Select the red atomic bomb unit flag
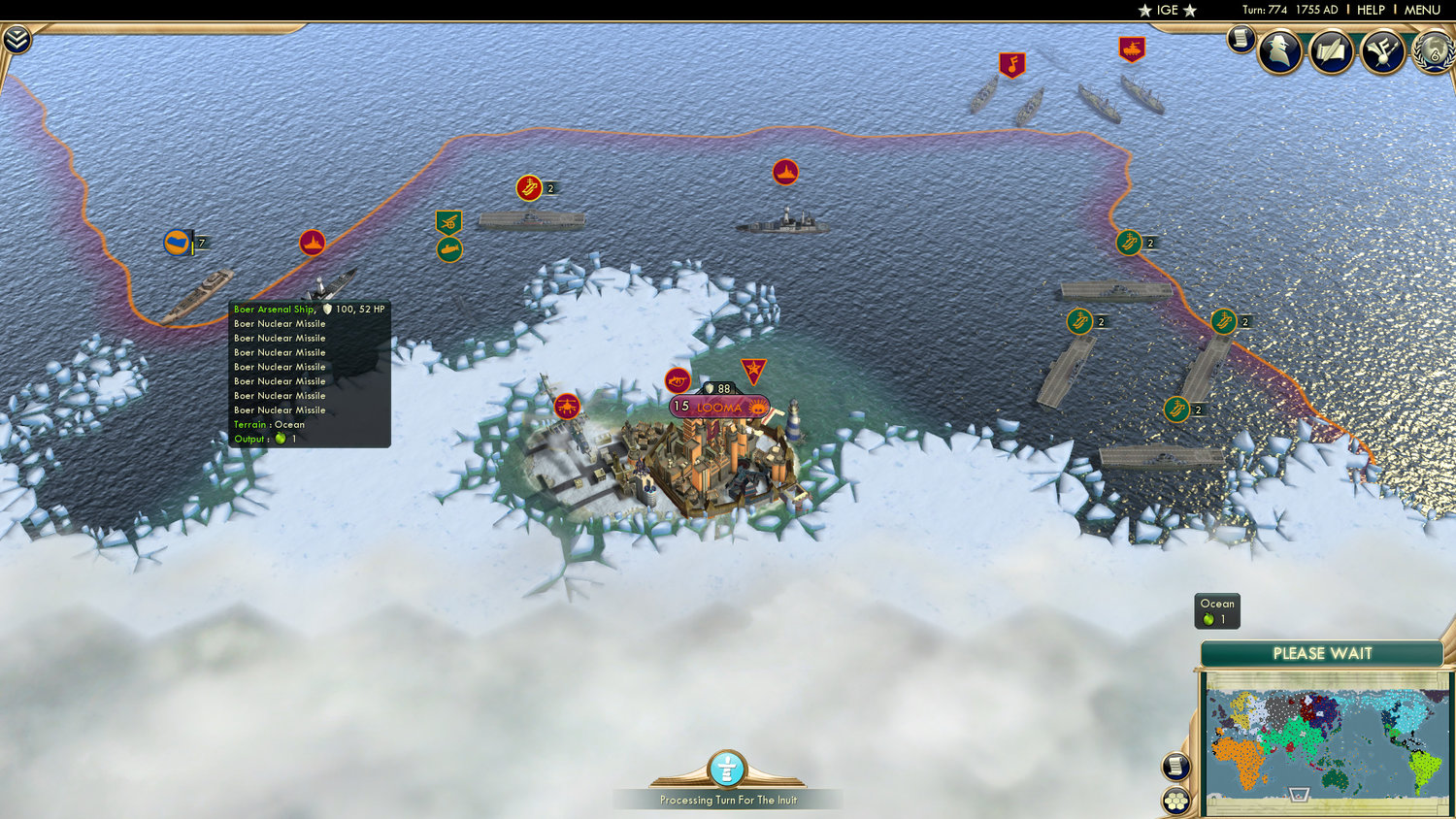This screenshot has height=819, width=1456. [677, 379]
